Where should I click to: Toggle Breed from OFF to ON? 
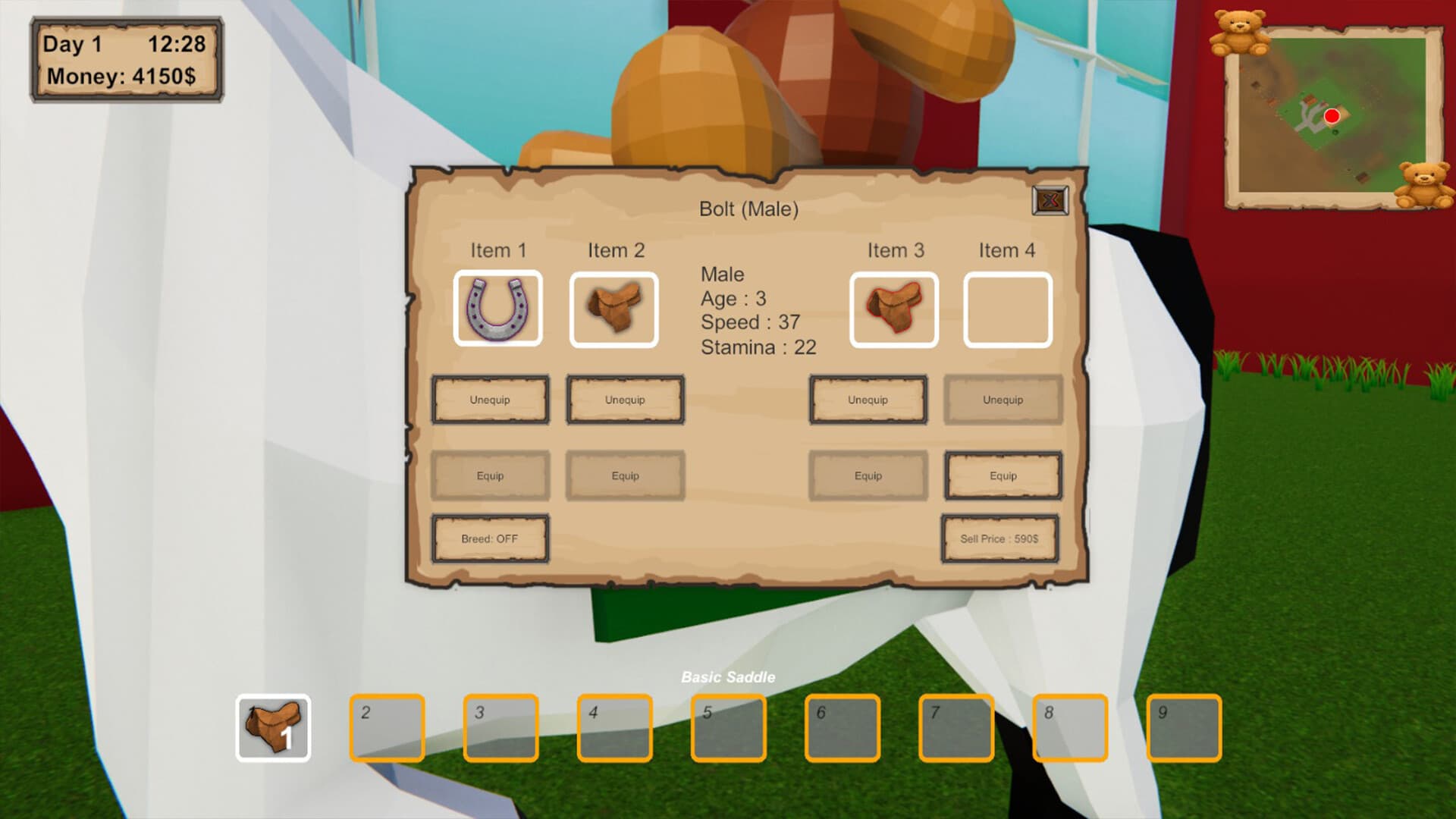tap(490, 538)
